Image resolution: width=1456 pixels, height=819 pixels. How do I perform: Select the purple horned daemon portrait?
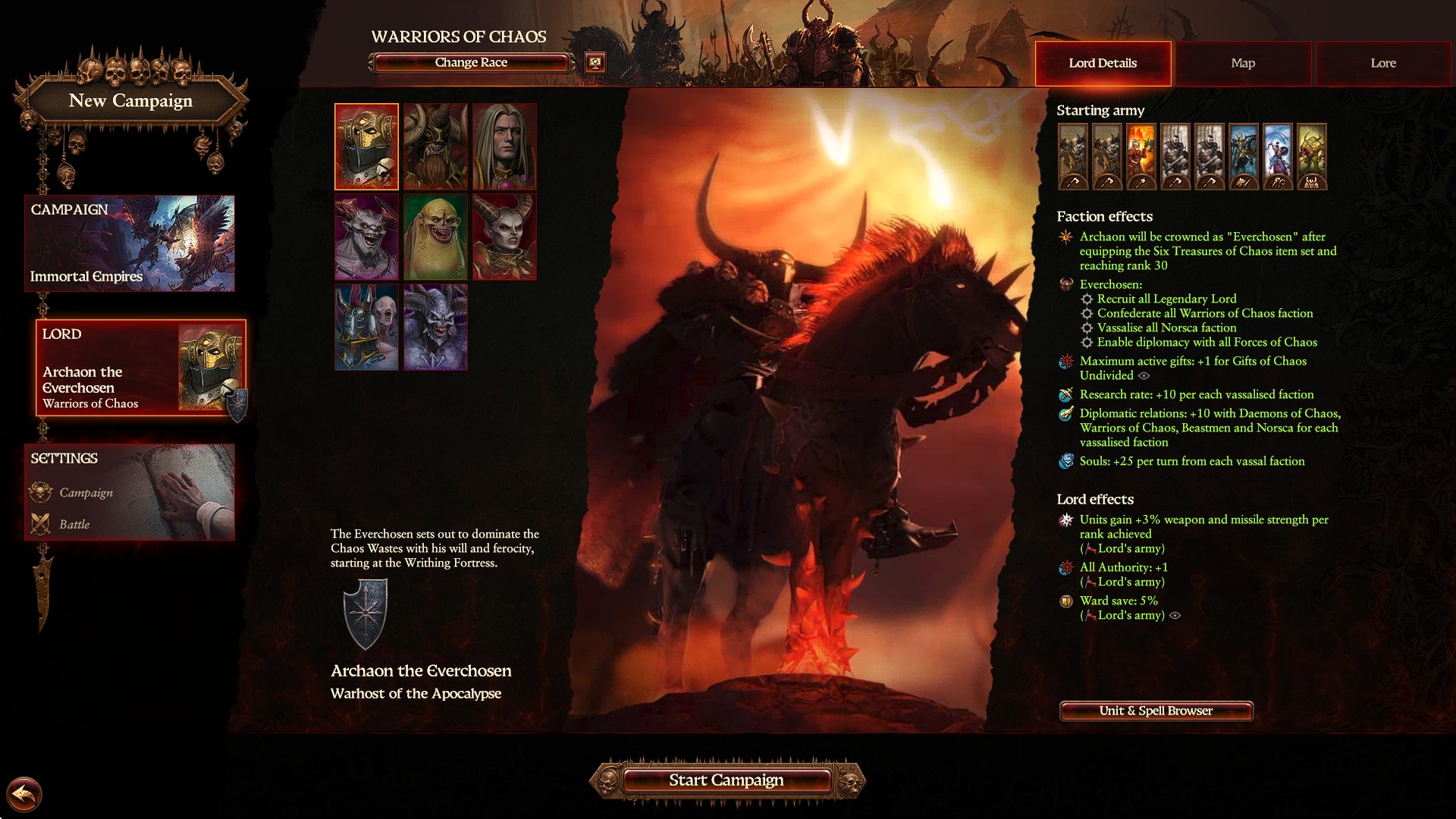tap(435, 328)
